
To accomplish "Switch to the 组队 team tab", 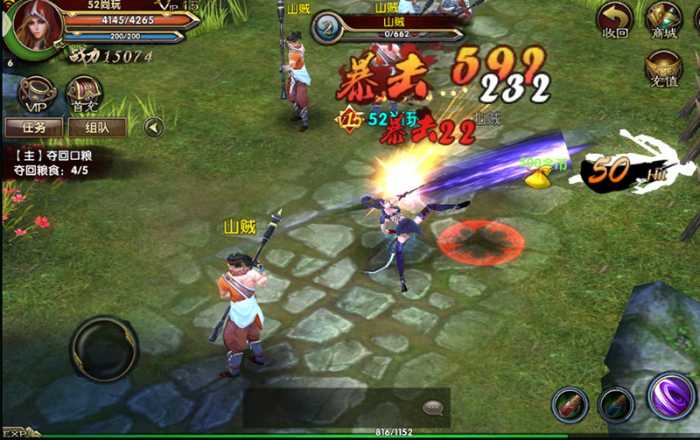I will pyautogui.click(x=97, y=127).
